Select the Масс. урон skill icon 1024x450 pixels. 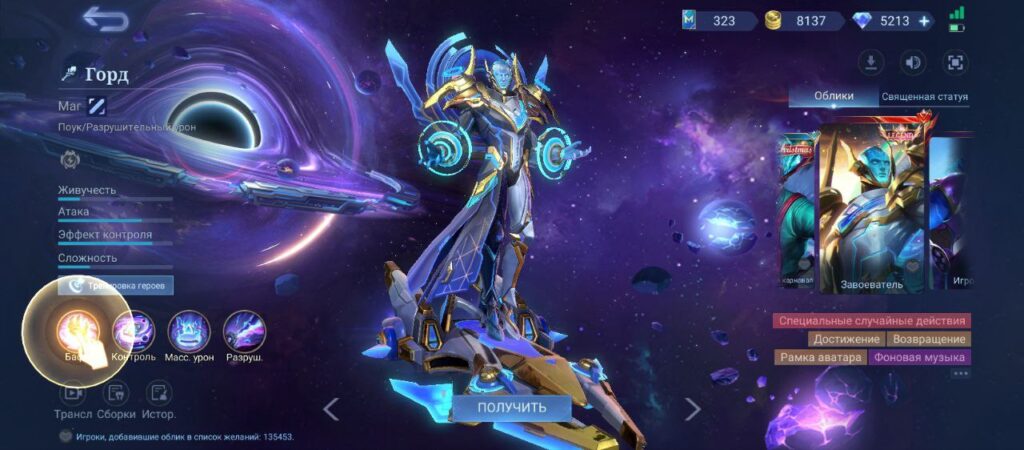189,333
